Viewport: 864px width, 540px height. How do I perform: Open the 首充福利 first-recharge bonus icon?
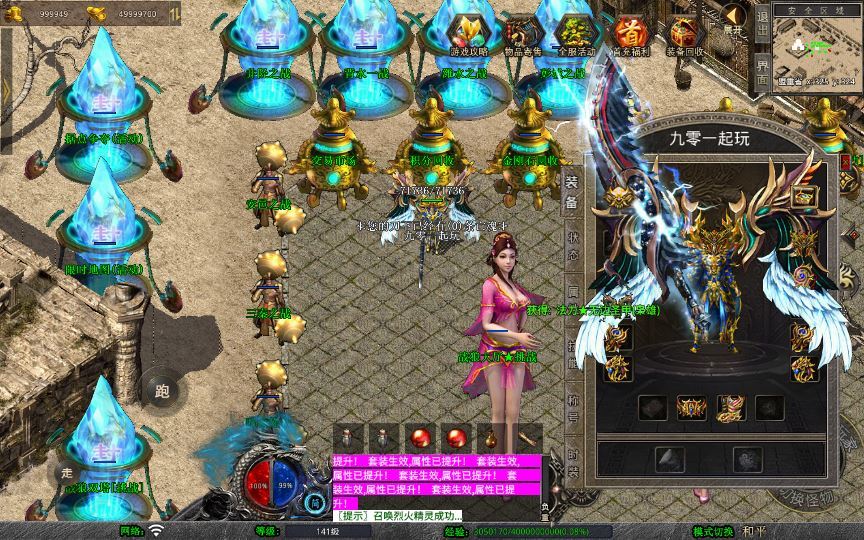(x=630, y=35)
